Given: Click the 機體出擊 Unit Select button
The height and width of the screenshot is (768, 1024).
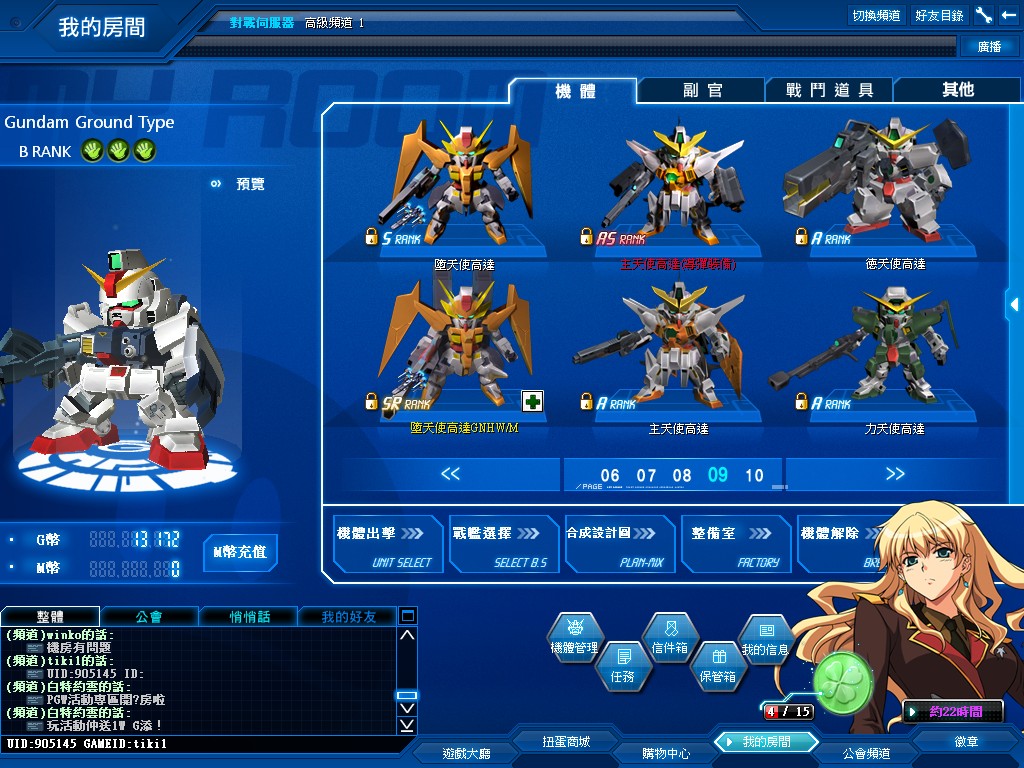Looking at the screenshot, I should pos(387,545).
